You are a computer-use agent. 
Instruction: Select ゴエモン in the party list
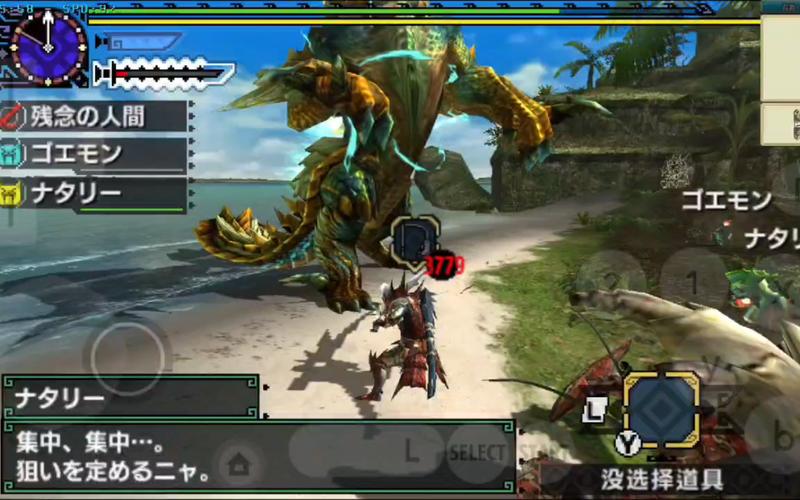coord(97,155)
